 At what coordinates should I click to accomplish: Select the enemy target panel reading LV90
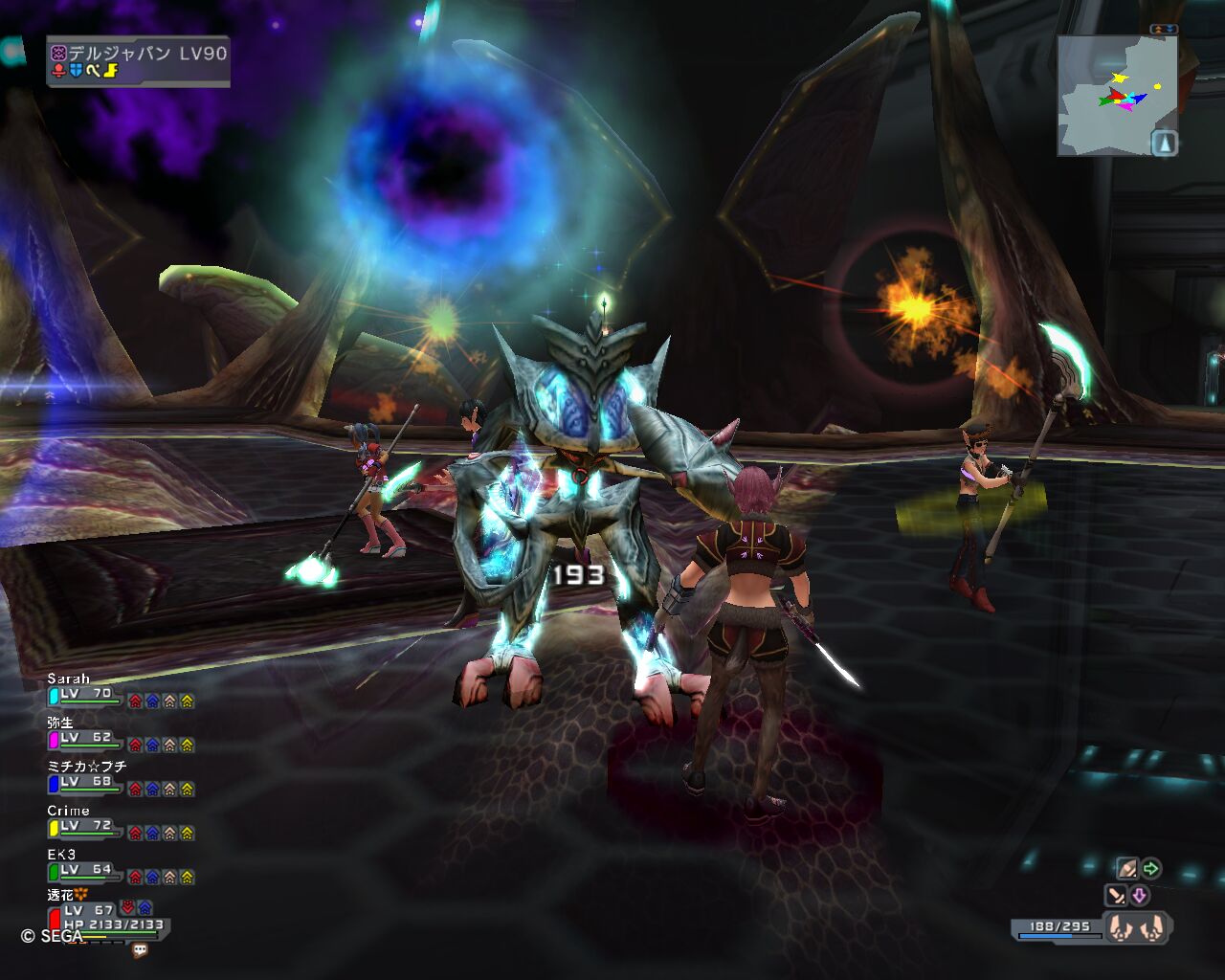click(x=139, y=61)
